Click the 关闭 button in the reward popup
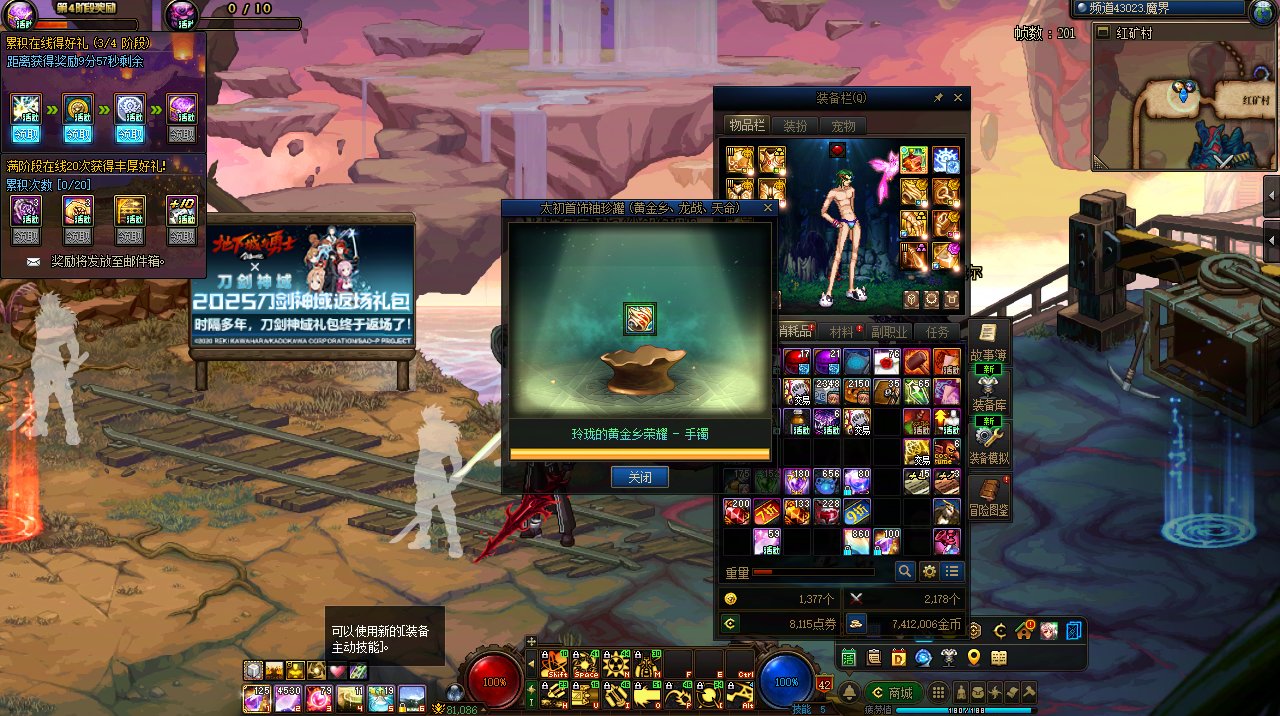This screenshot has height=716, width=1280. 639,478
